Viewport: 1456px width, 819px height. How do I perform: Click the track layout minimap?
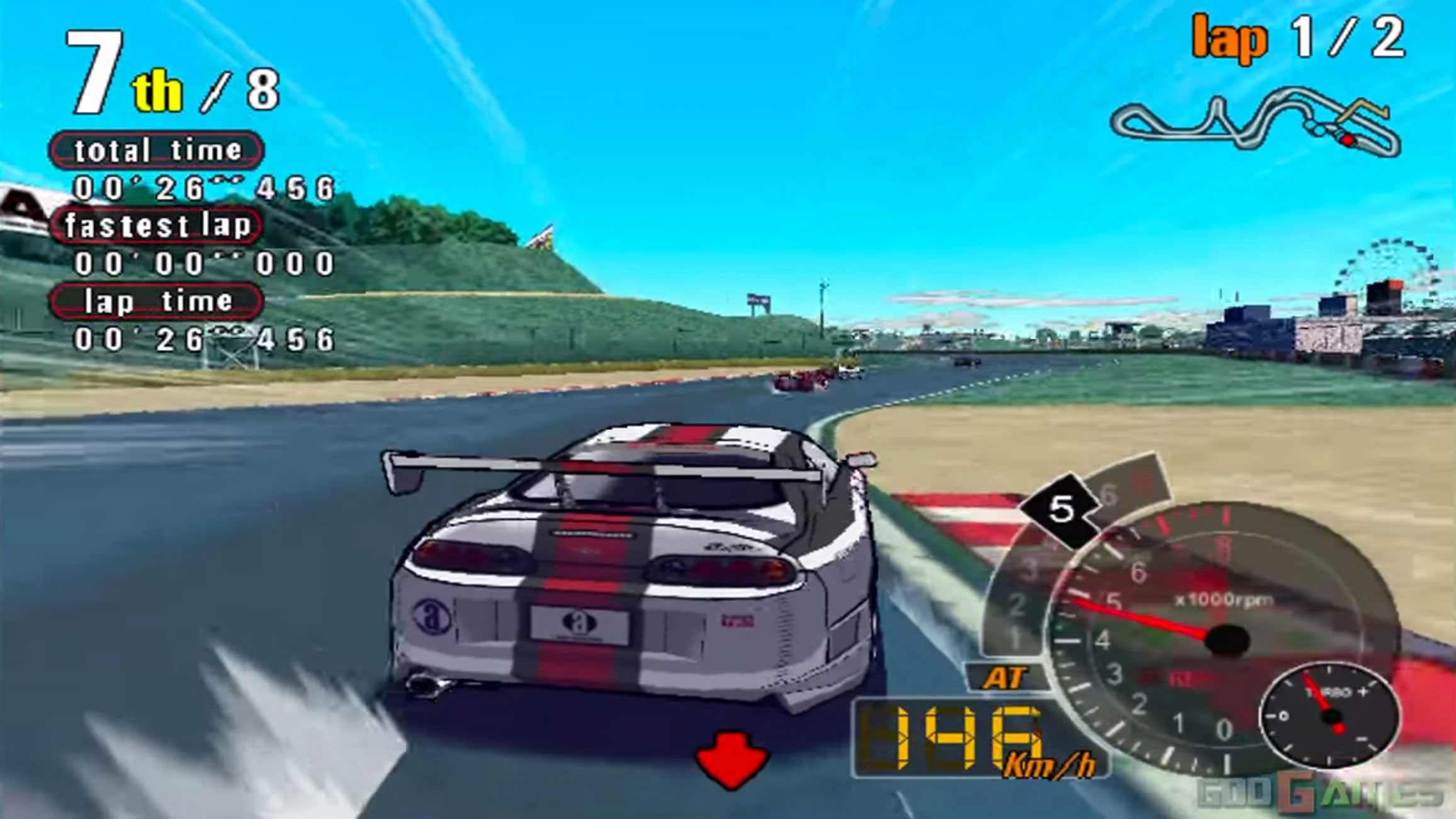pos(1255,123)
